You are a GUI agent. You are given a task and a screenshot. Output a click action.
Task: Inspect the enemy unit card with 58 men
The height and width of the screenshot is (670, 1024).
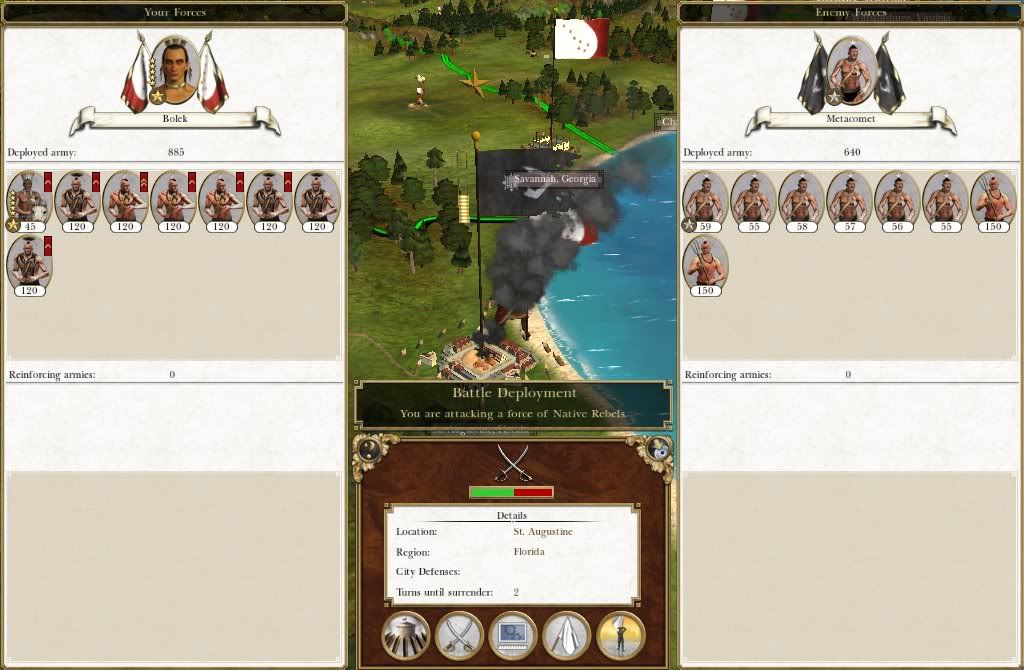pos(802,200)
